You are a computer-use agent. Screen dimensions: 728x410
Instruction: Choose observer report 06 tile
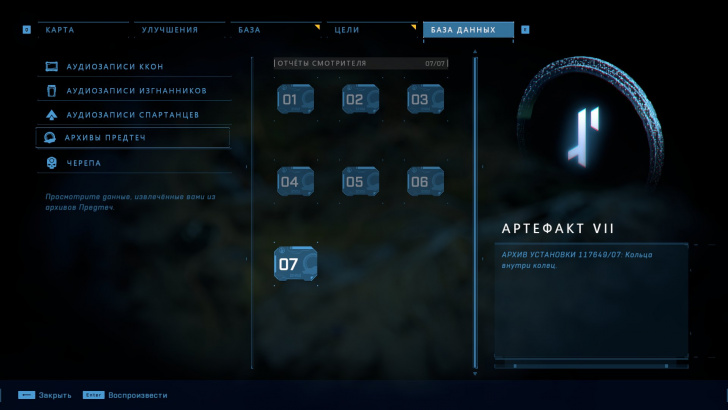pos(425,182)
